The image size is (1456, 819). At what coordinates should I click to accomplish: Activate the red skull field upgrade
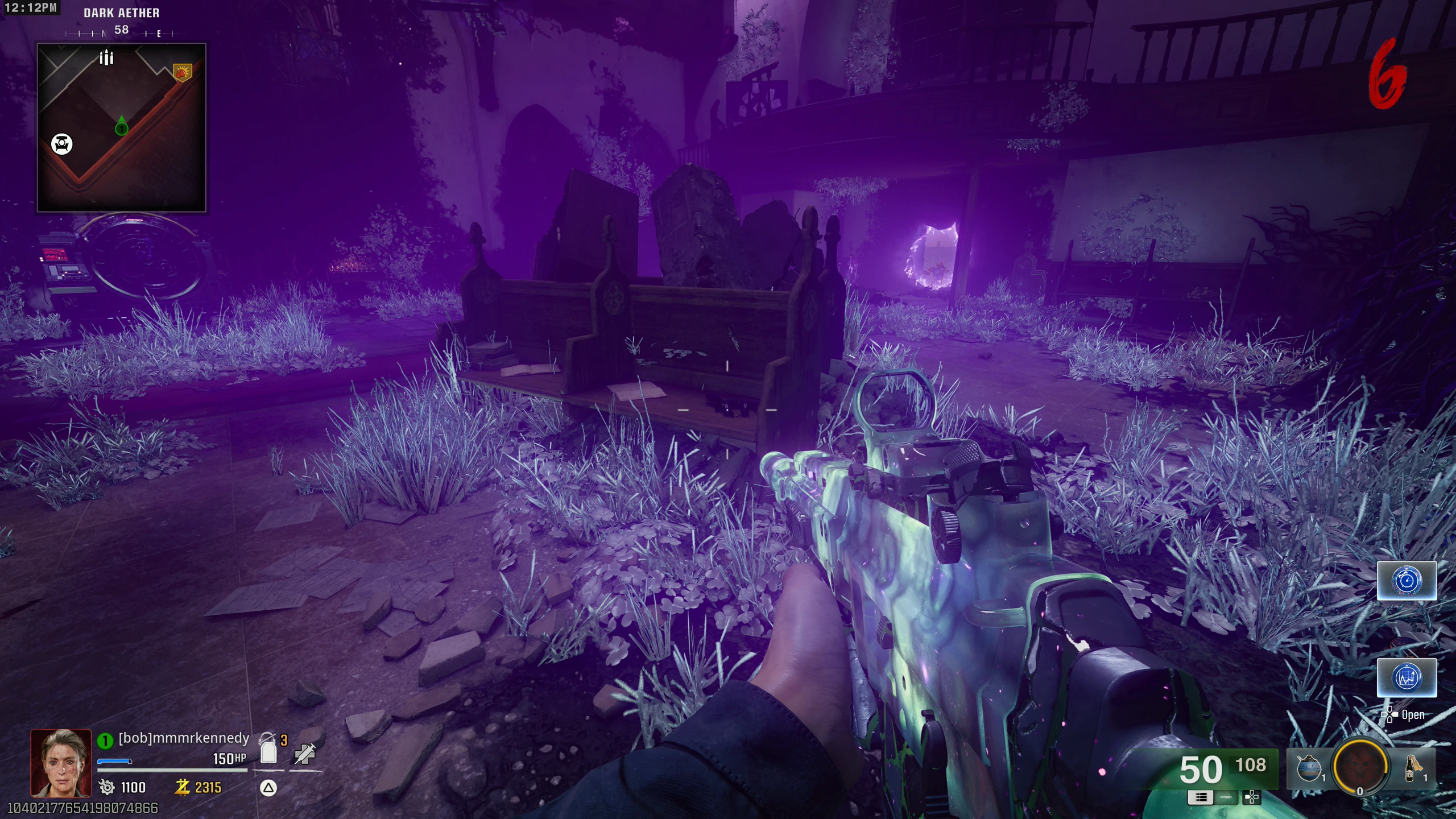(x=1360, y=766)
